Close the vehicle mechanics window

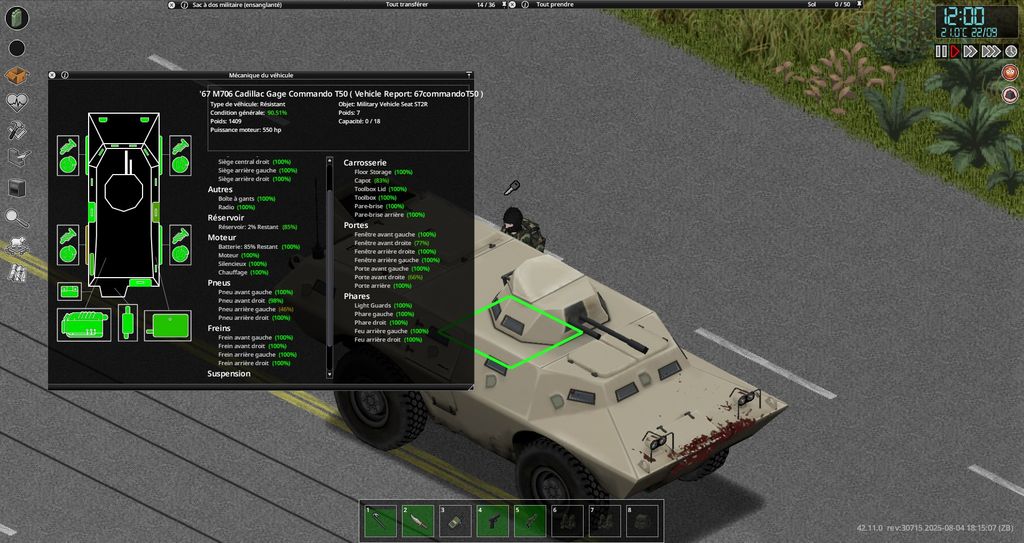click(52, 75)
